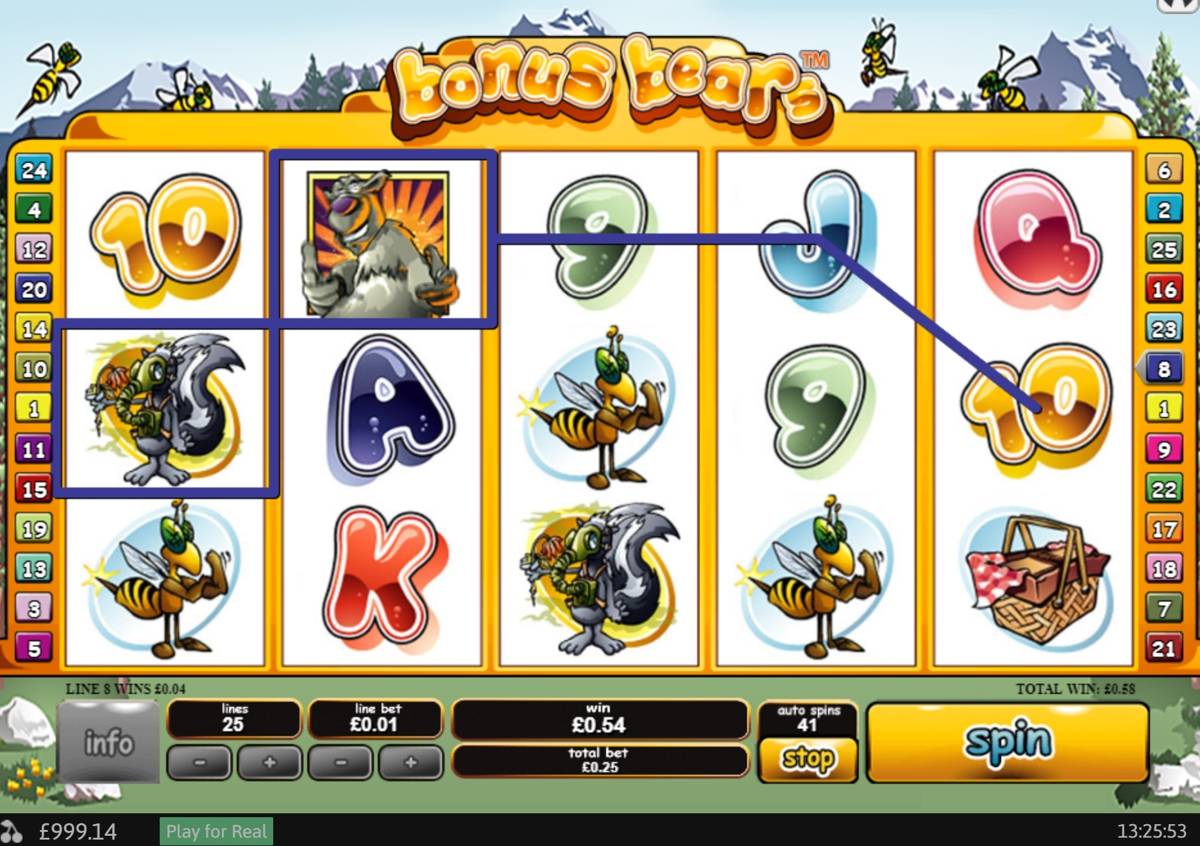Stop the auto spins
The width and height of the screenshot is (1200, 846).
(808, 760)
